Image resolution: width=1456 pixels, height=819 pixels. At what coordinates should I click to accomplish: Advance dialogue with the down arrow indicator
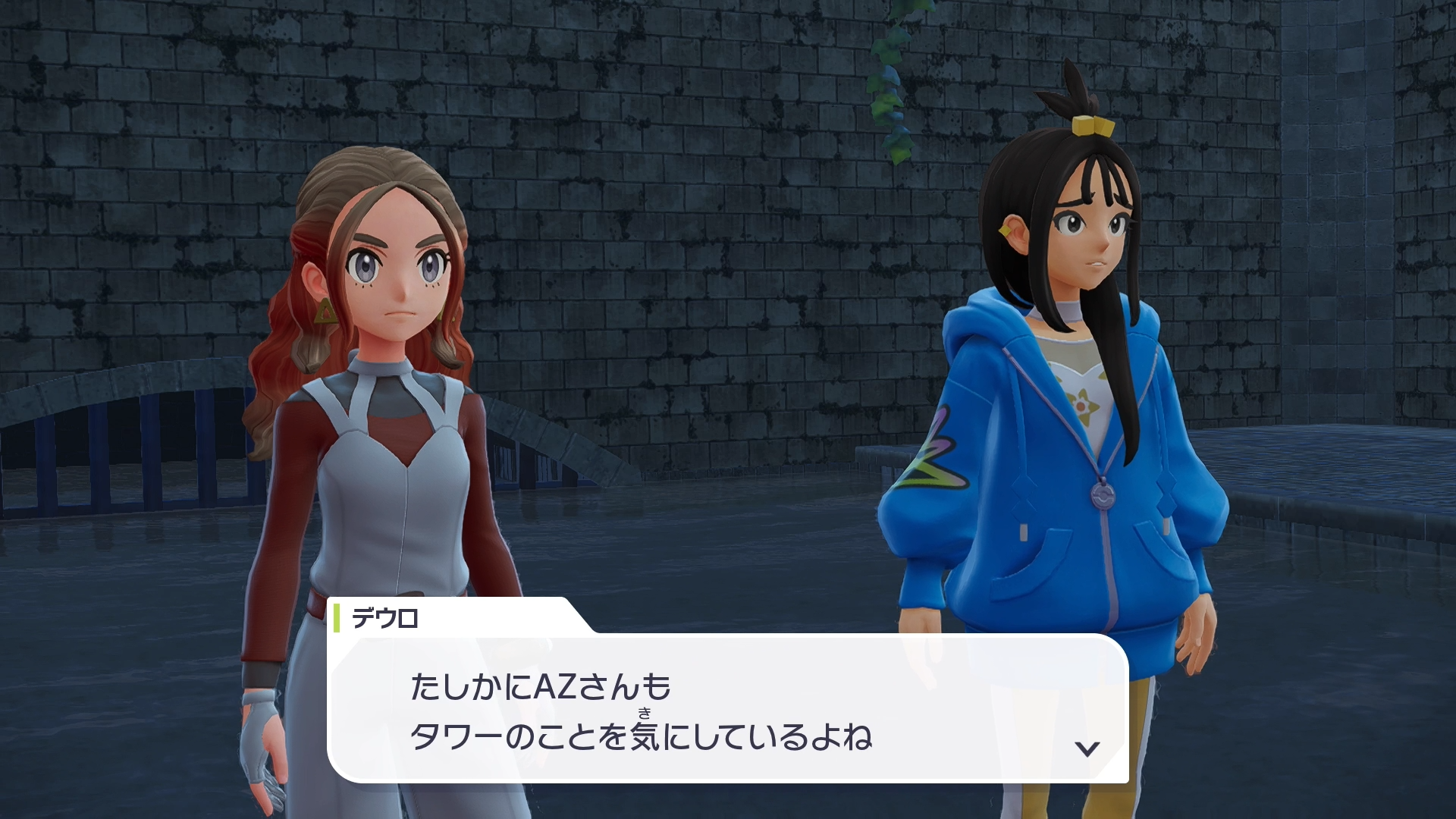(1087, 749)
